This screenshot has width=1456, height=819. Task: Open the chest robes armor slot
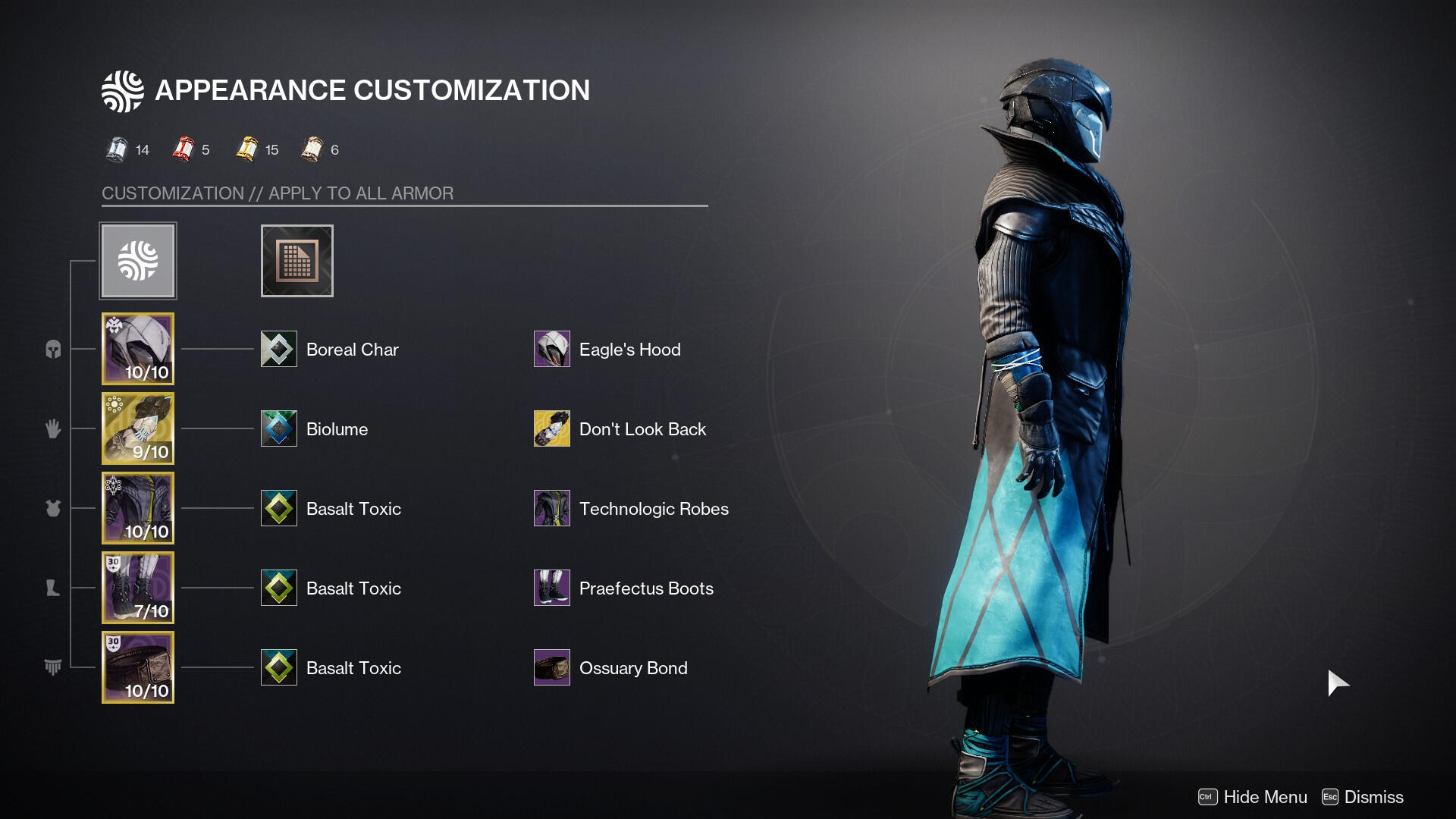[x=138, y=508]
